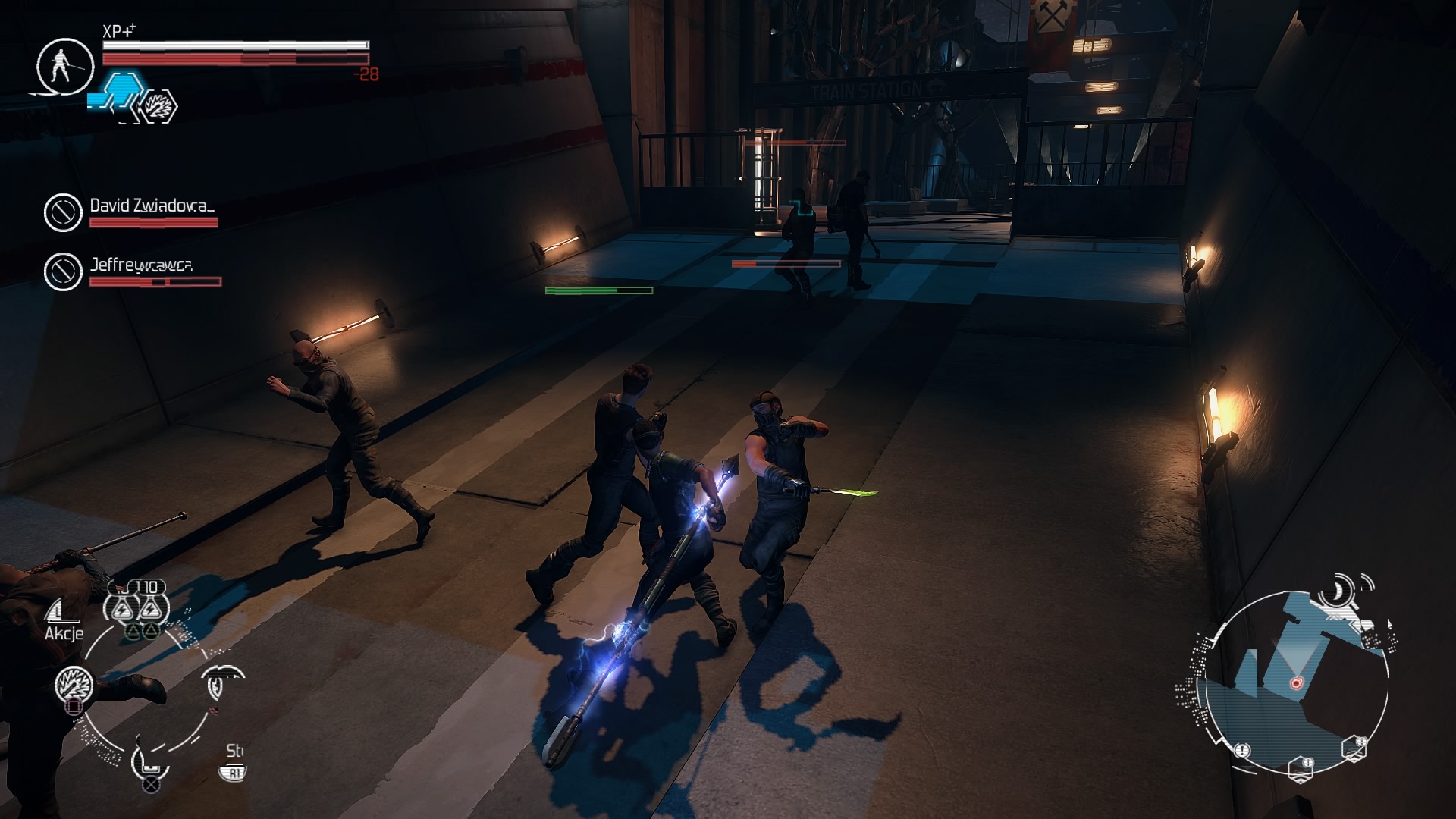This screenshot has height=819, width=1456.
Task: Click the staff combat stance portrait
Action: [64, 66]
